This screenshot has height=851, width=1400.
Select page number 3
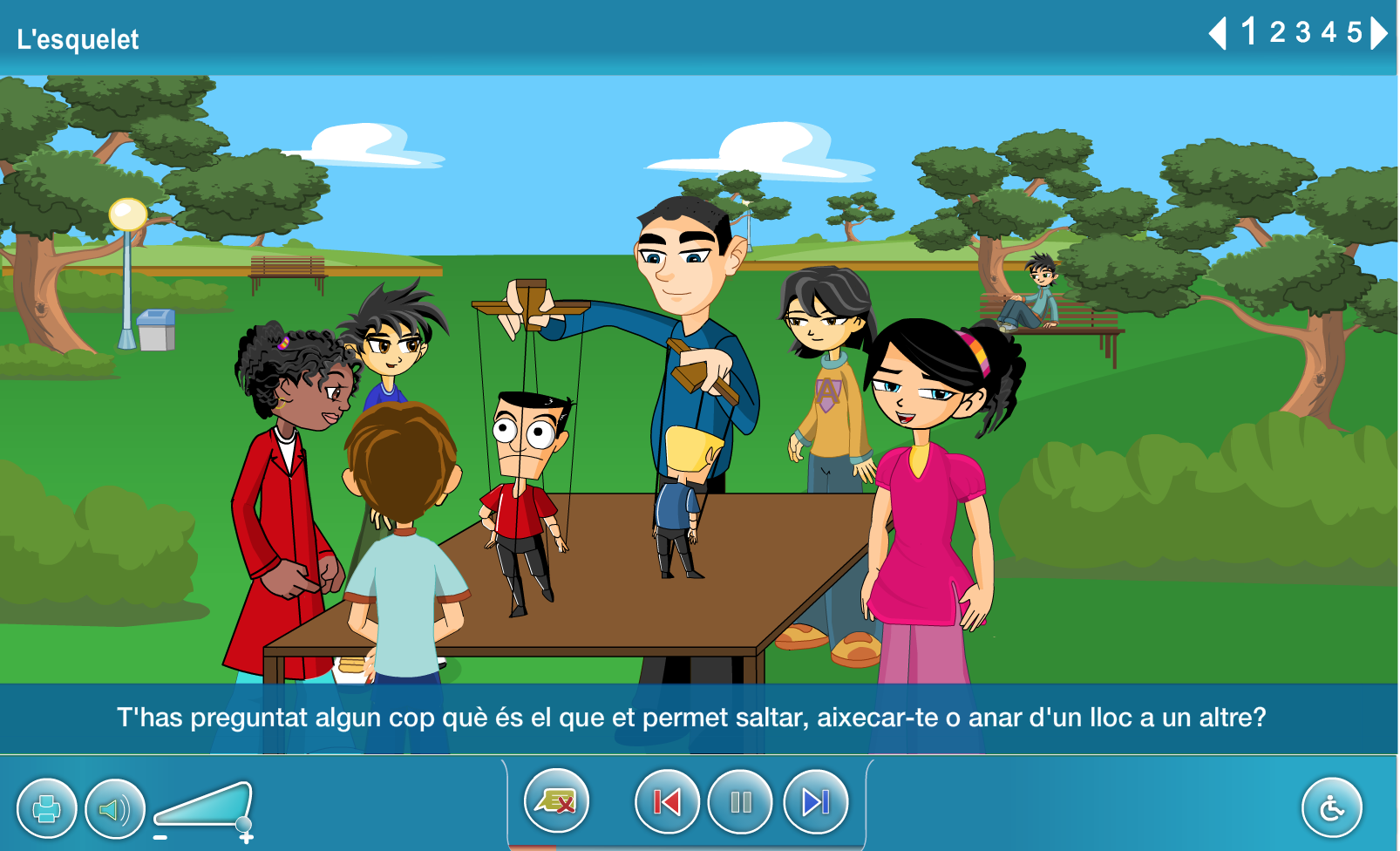(1303, 33)
